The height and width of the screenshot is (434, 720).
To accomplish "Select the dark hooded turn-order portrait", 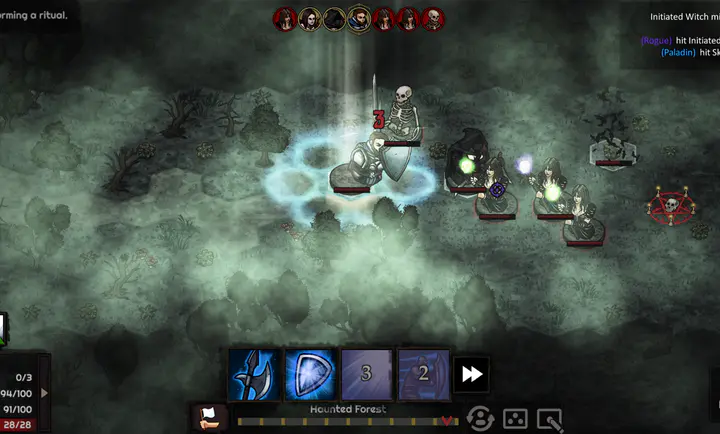I will click(335, 18).
